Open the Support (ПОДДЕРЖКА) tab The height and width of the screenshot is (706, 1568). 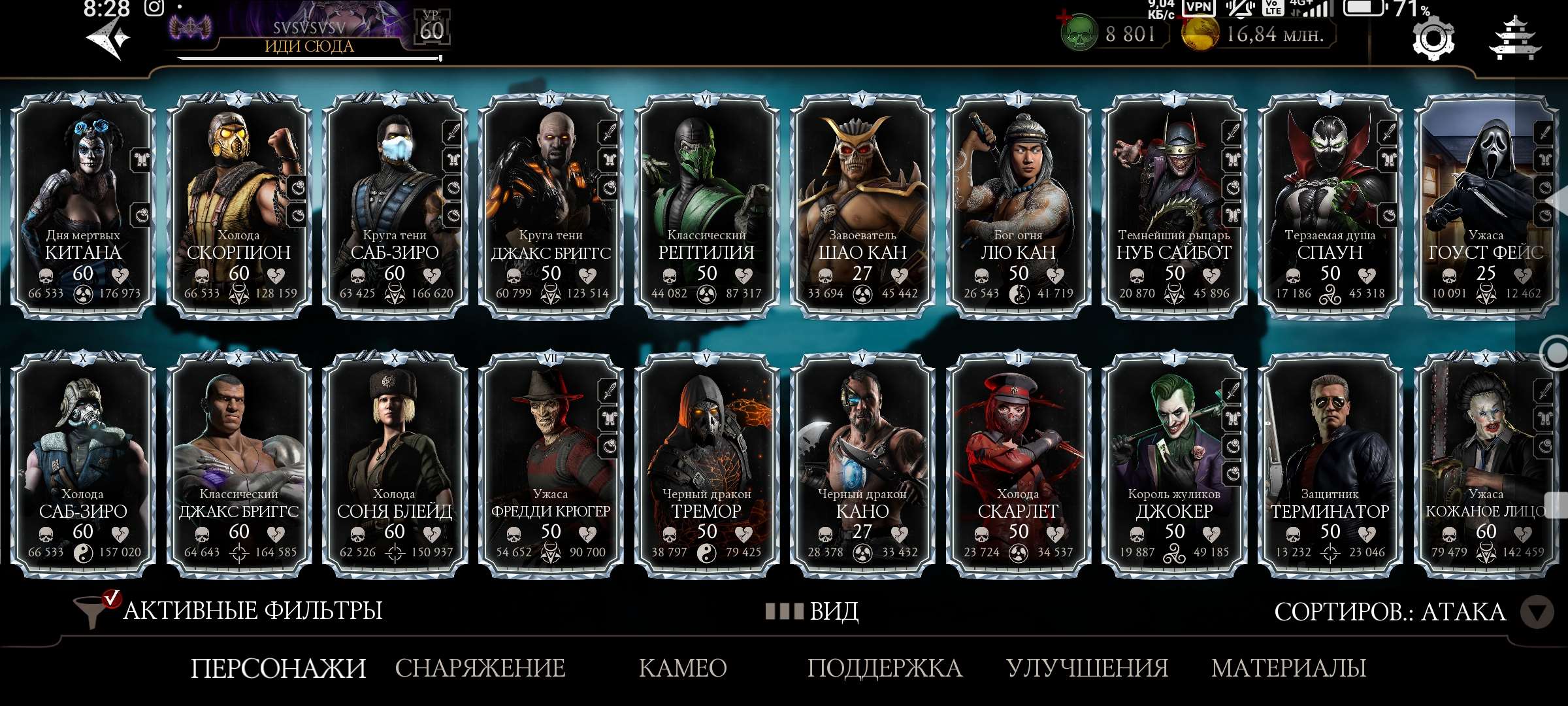click(x=885, y=668)
